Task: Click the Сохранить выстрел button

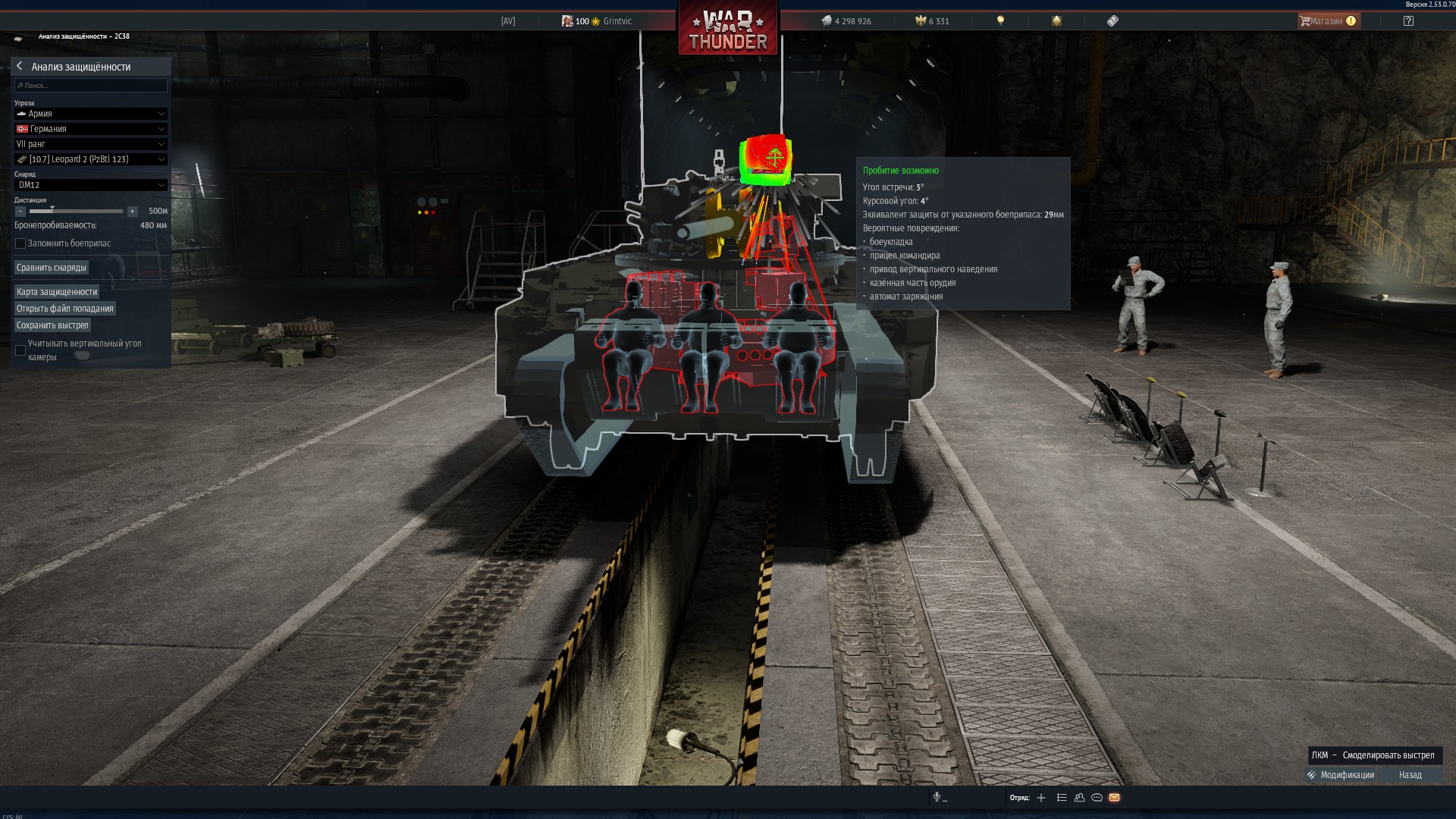Action: 52,325
